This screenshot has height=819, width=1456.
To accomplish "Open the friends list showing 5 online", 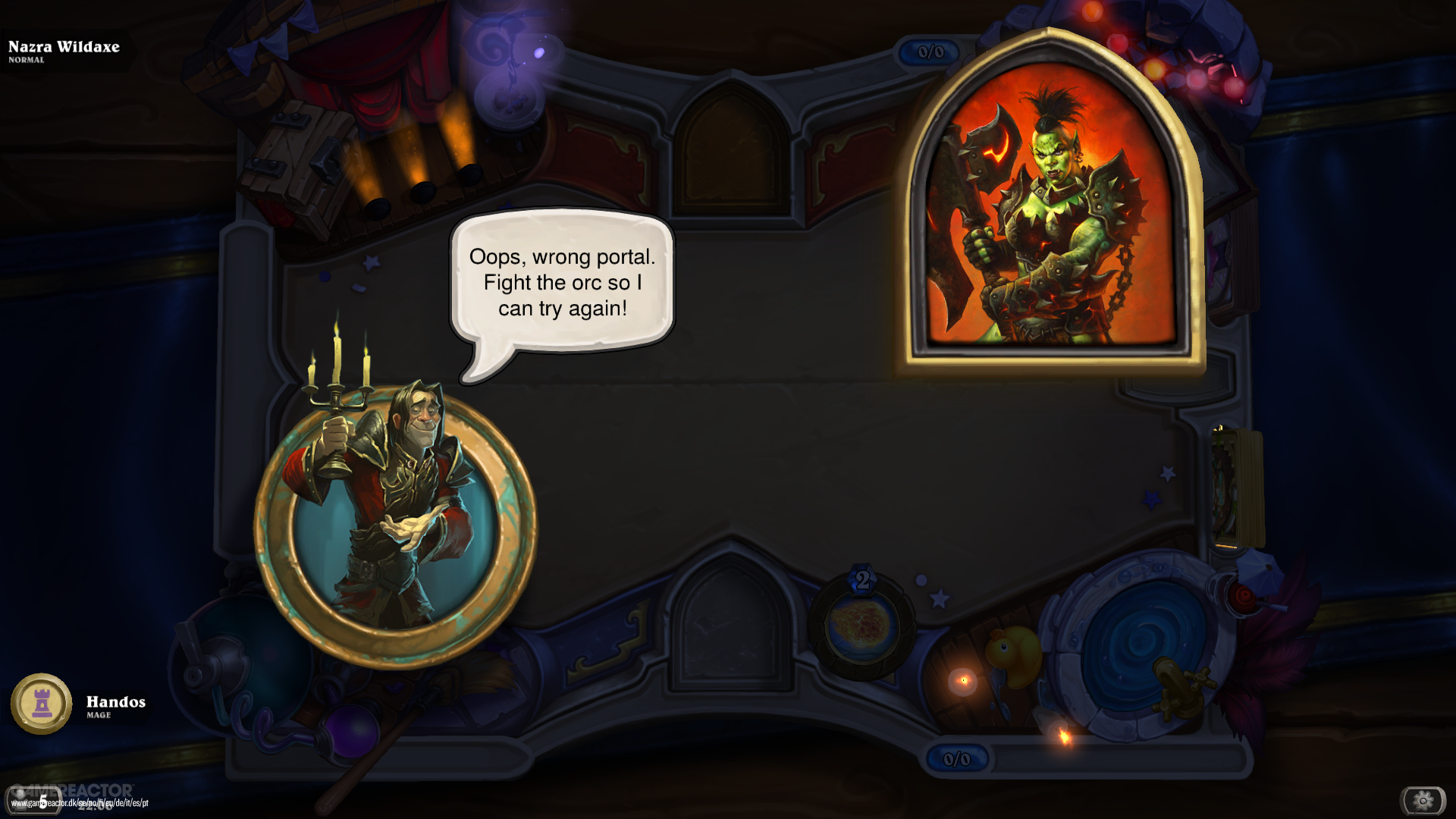I will pyautogui.click(x=34, y=802).
